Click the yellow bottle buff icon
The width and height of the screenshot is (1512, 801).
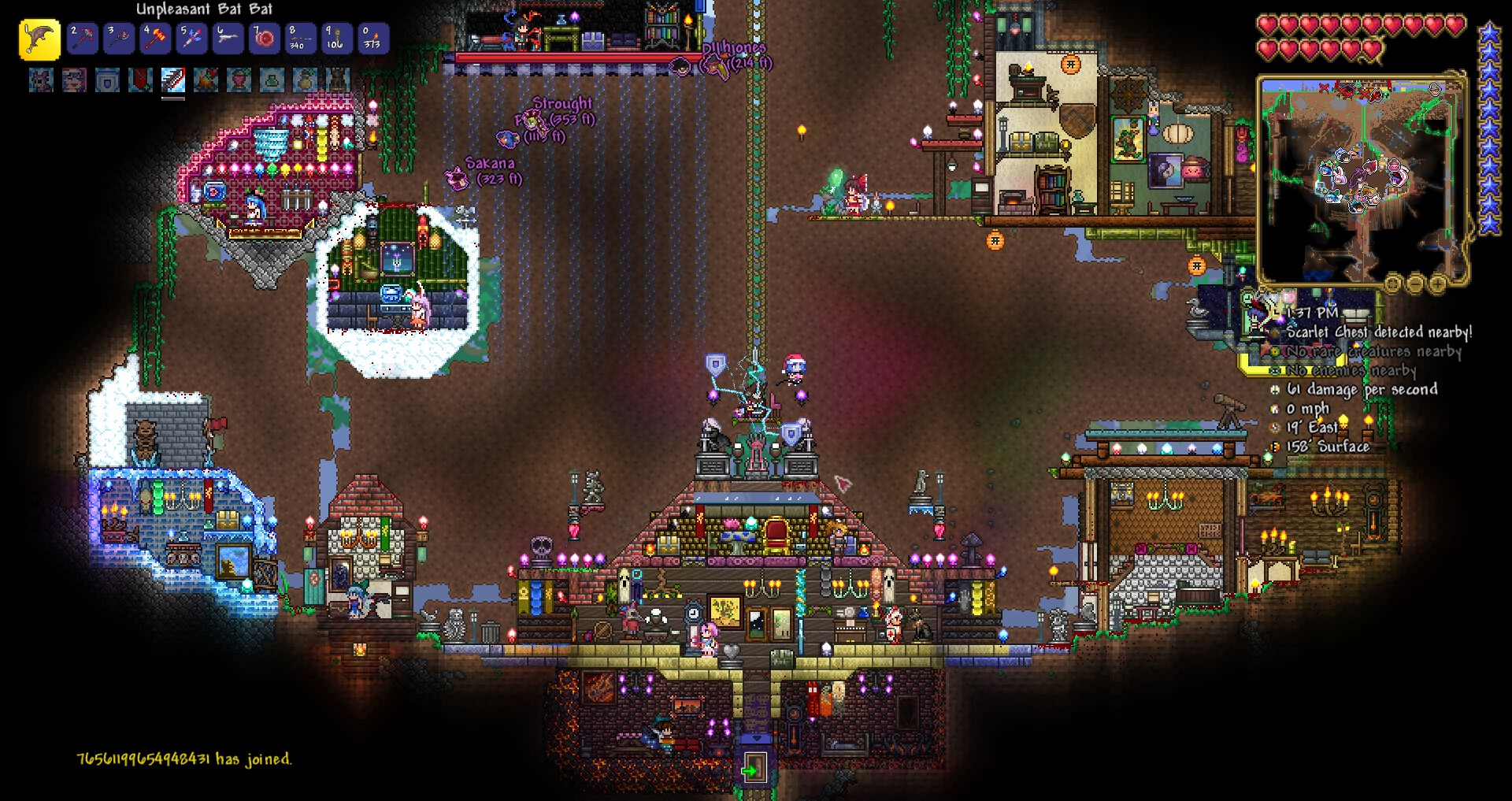306,80
